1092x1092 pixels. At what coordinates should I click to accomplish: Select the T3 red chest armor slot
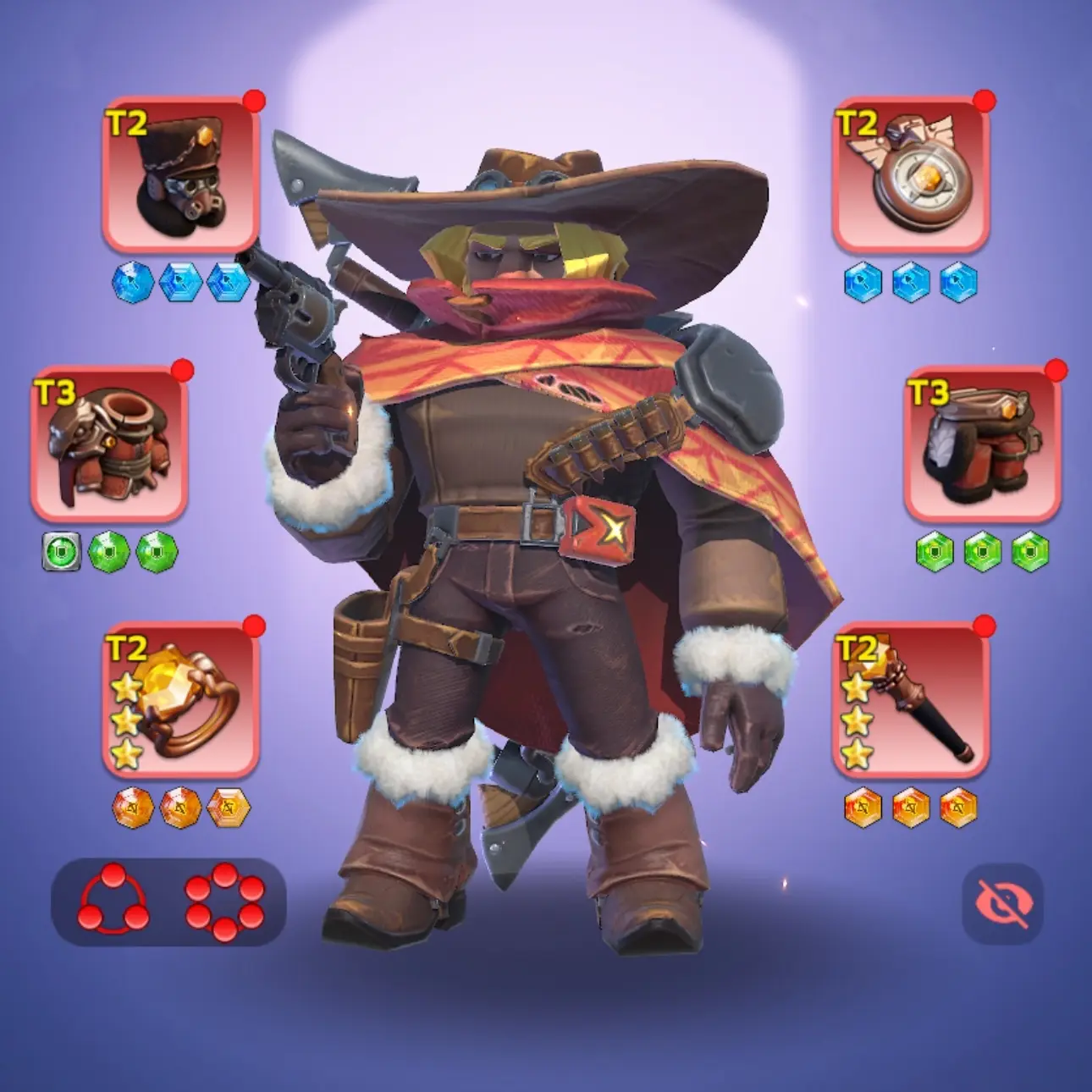[109, 444]
